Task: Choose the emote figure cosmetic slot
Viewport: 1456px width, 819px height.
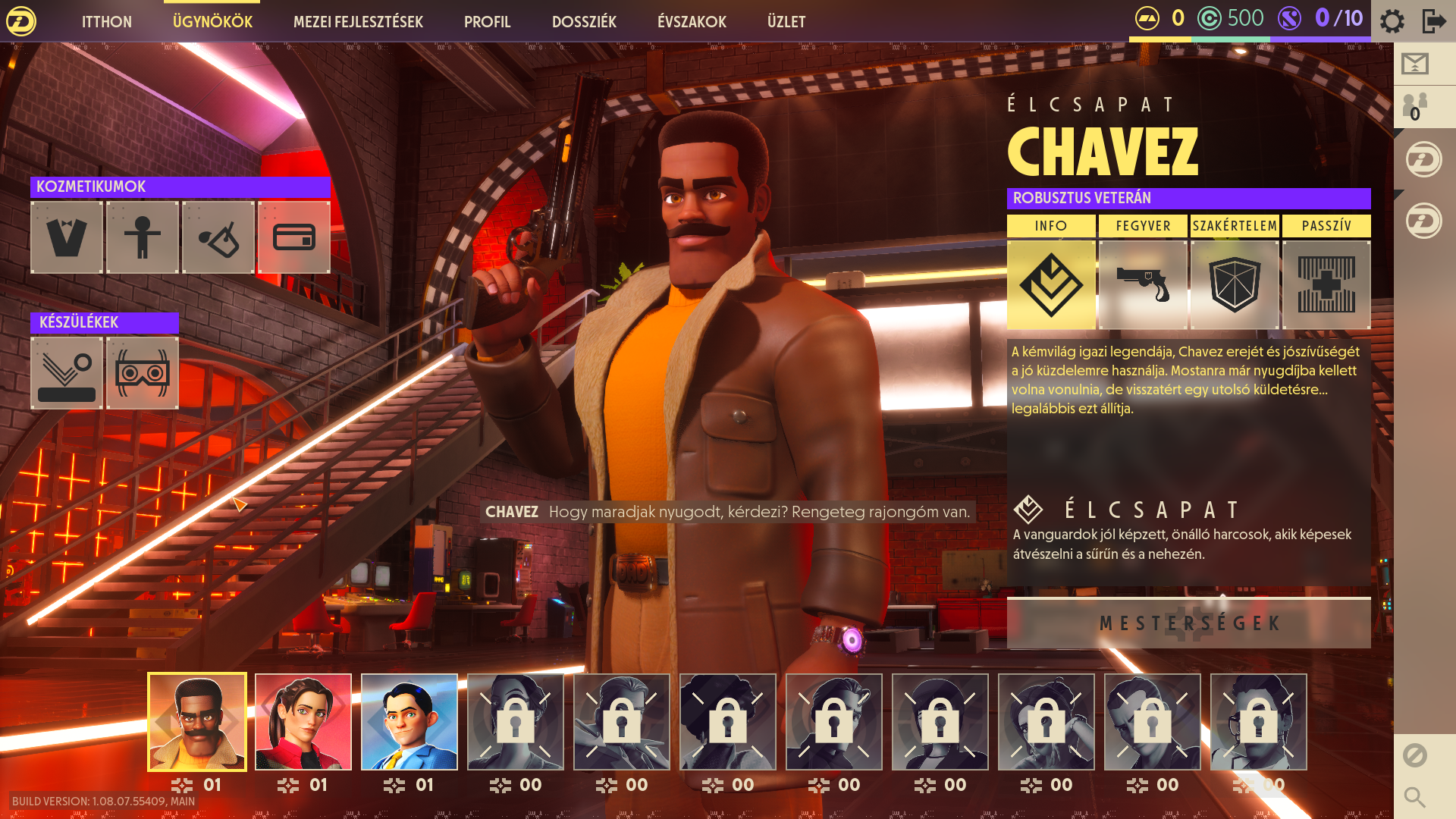Action: [143, 237]
